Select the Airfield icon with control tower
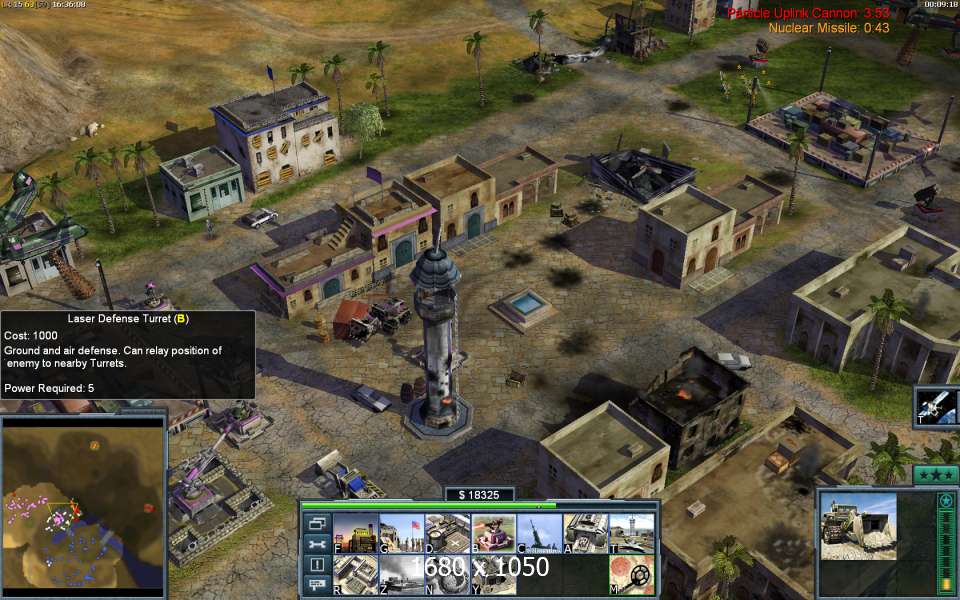The width and height of the screenshot is (960, 600). 630,534
